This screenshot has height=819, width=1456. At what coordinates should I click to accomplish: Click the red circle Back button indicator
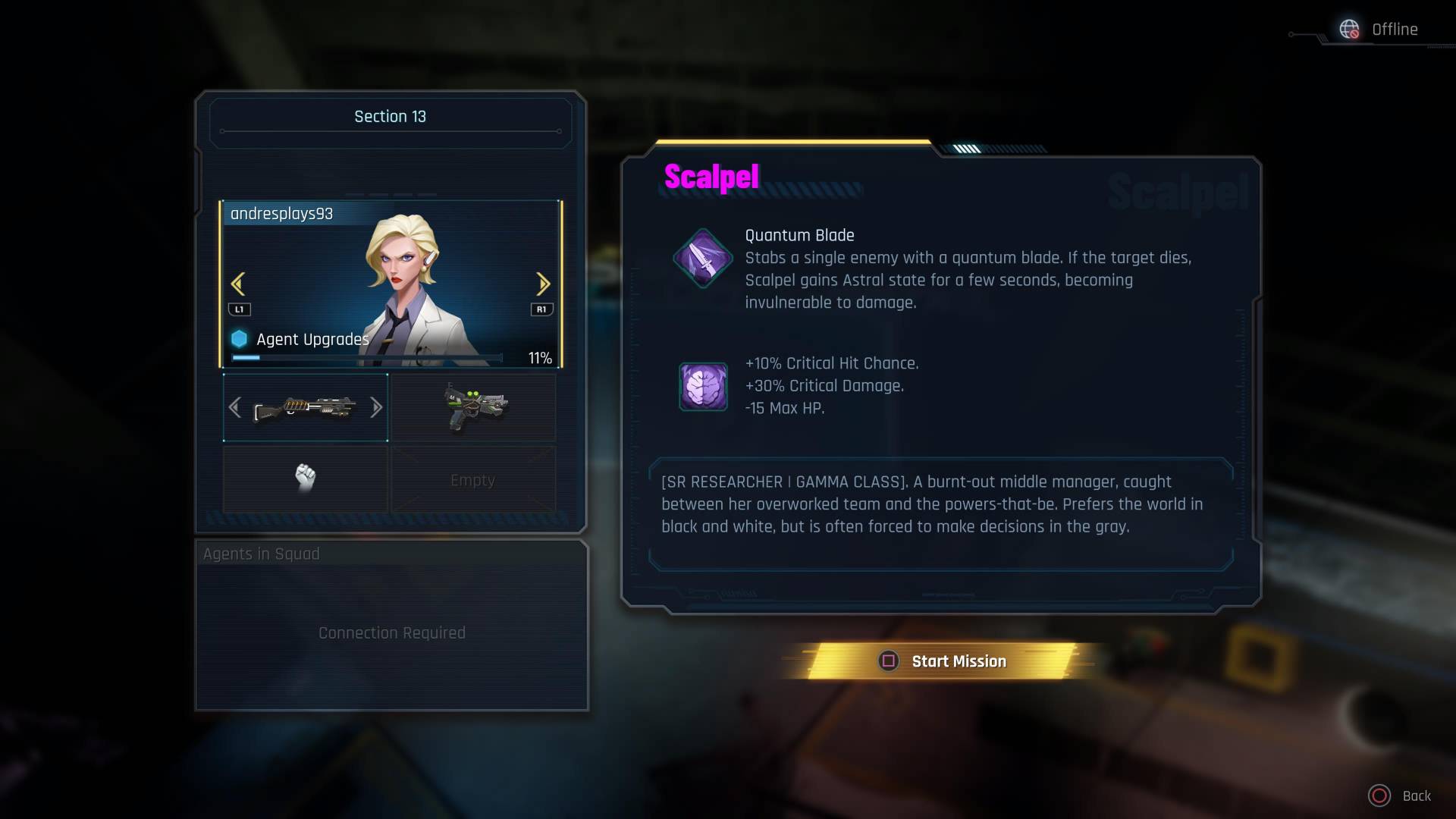pyautogui.click(x=1382, y=795)
